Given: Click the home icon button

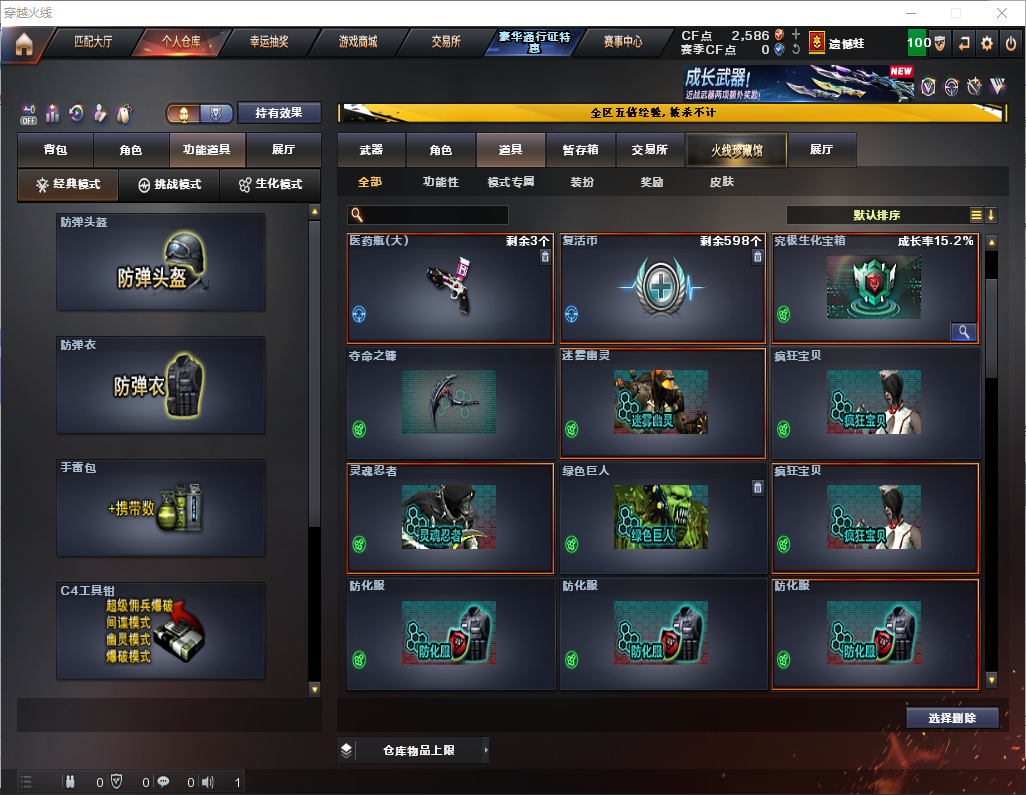Looking at the screenshot, I should click(23, 44).
